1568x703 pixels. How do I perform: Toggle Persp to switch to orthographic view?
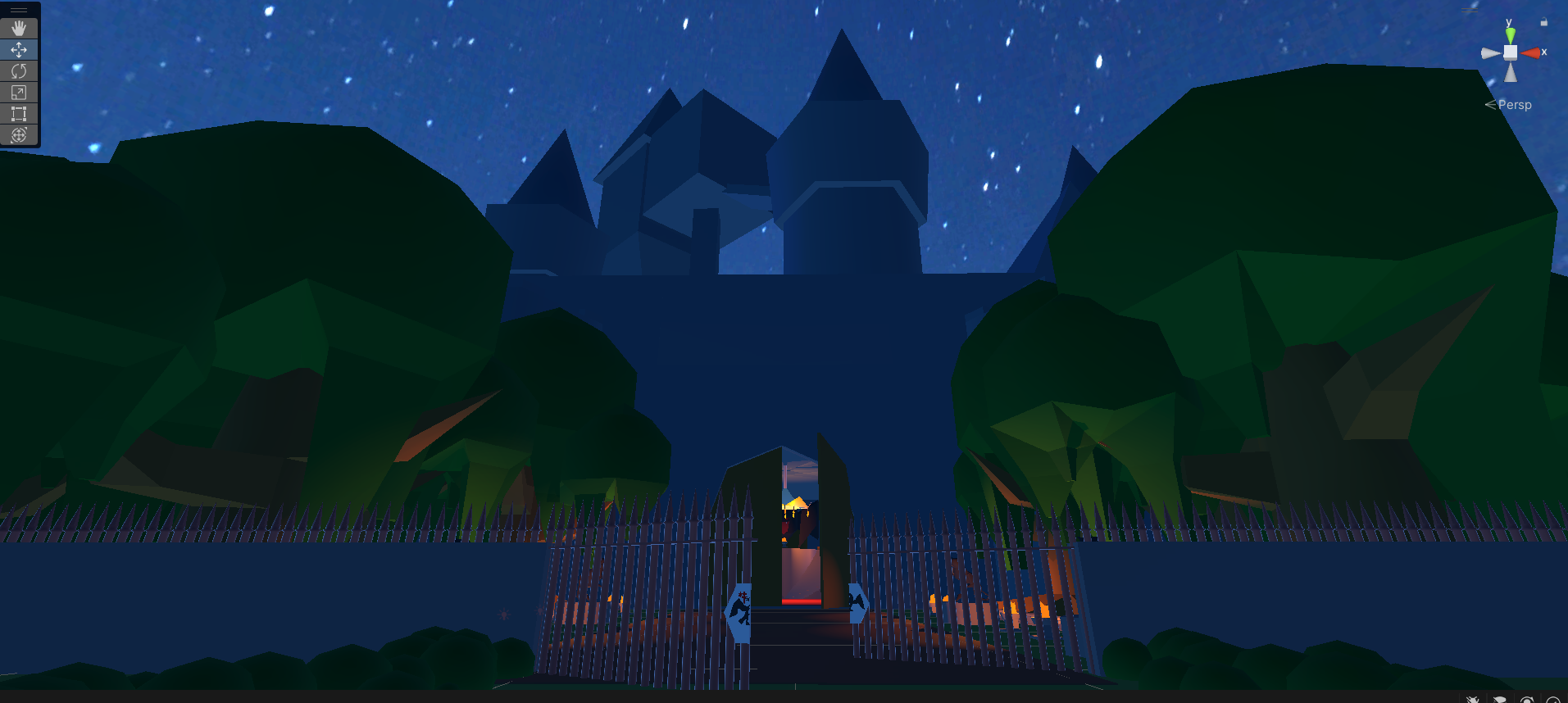pos(1515,105)
